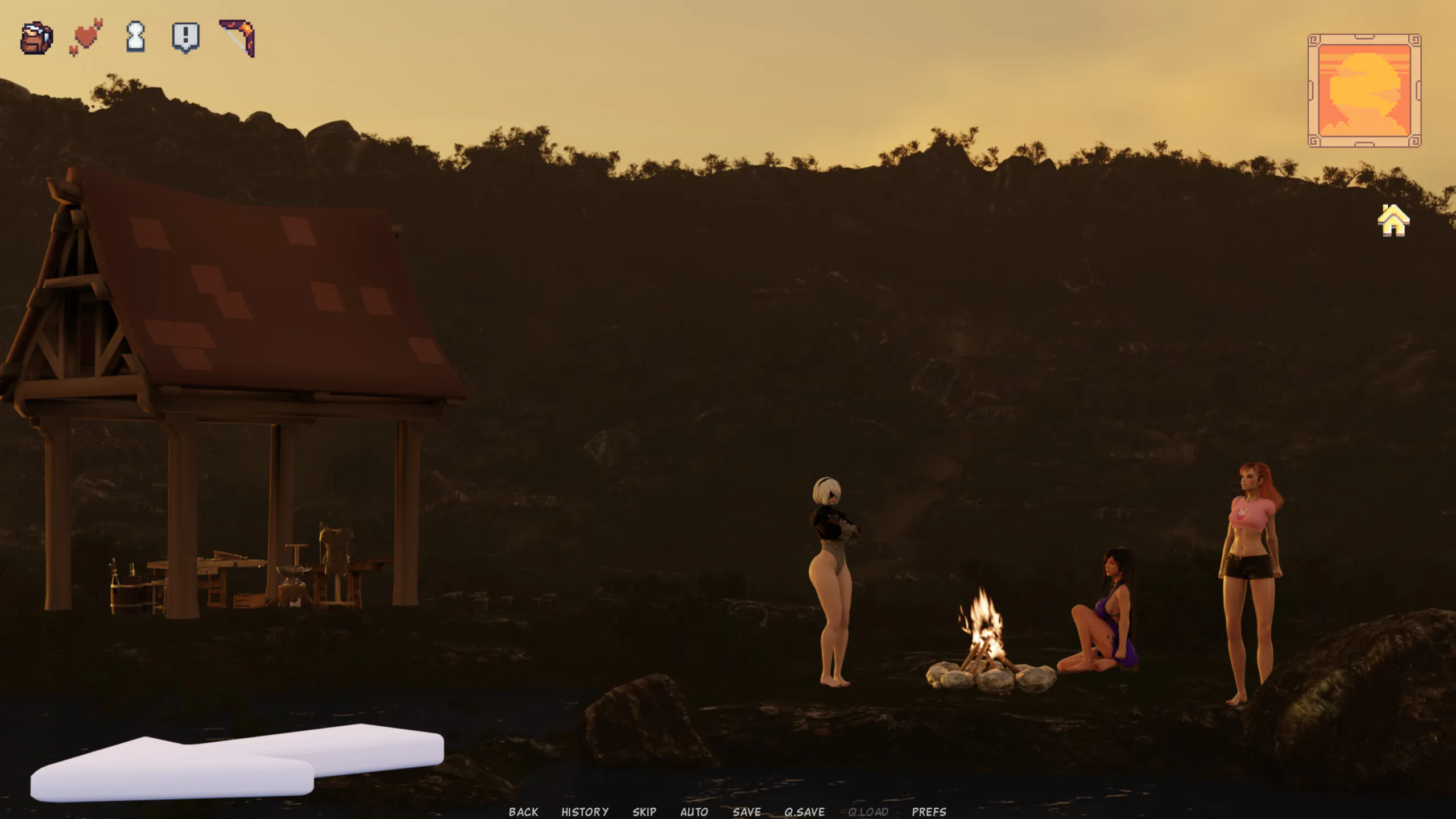Open the Save menu

point(747,812)
